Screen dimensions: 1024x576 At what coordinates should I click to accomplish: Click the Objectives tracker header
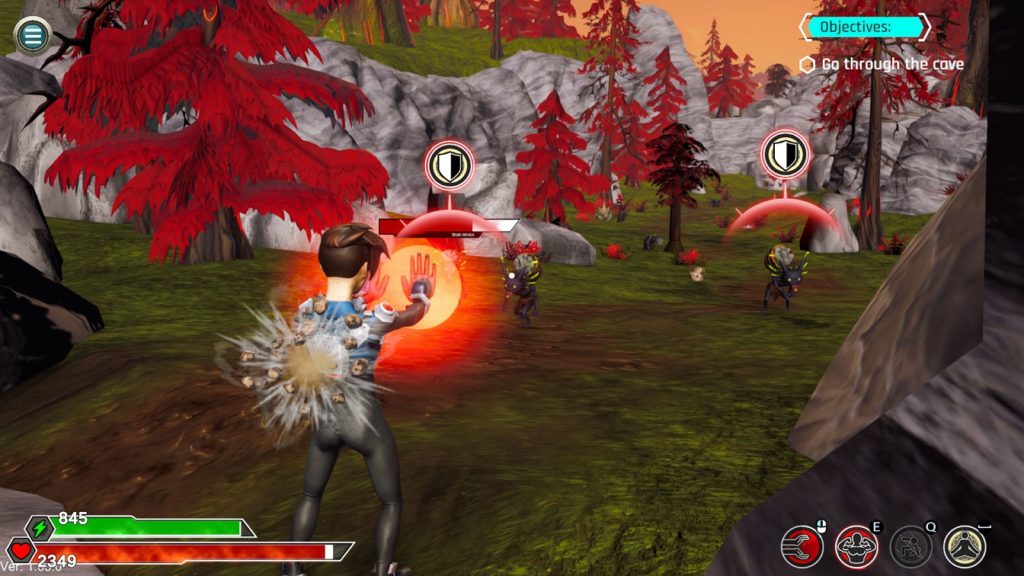864,27
